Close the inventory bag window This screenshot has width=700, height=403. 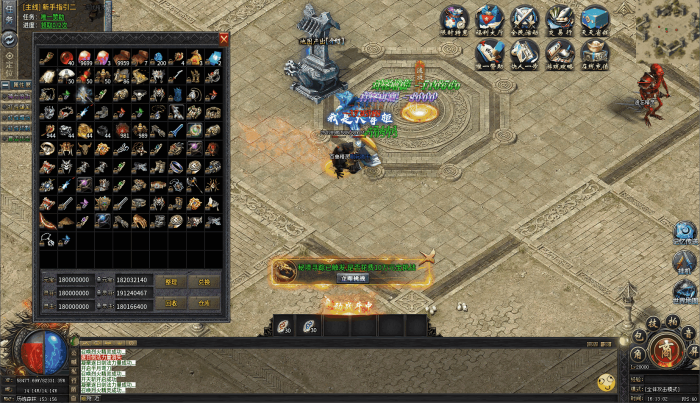coord(224,39)
